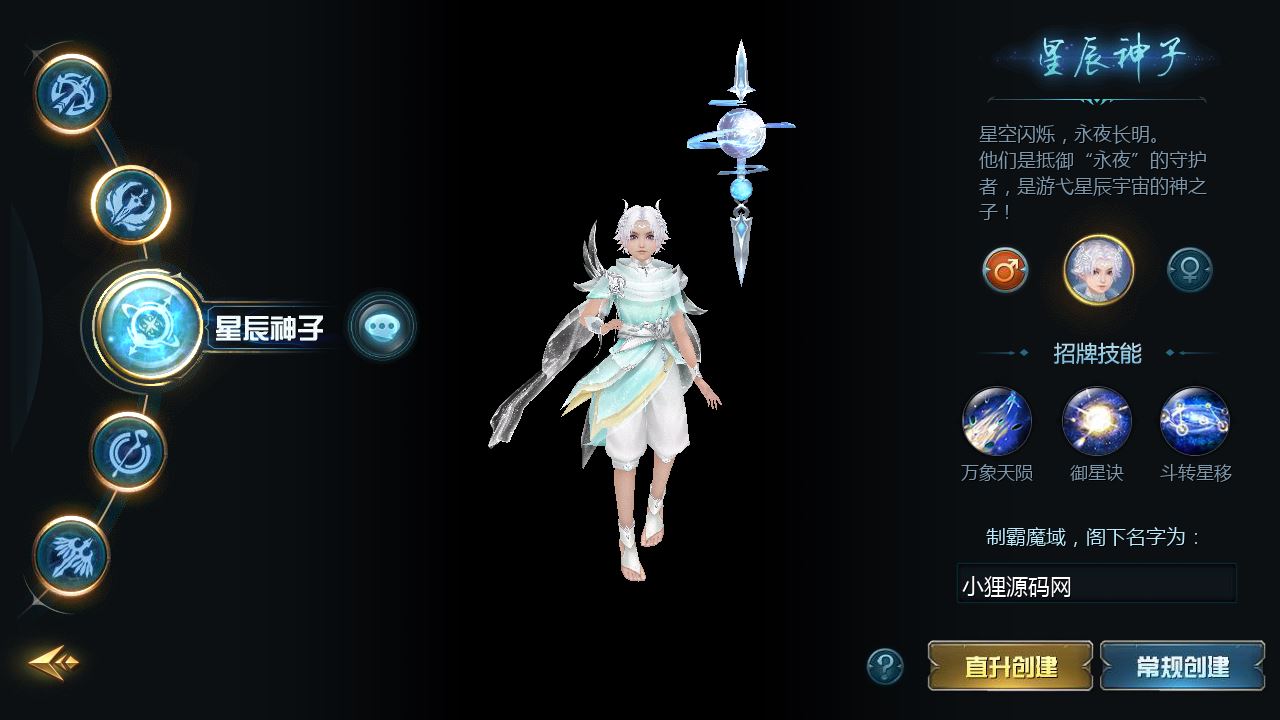Image resolution: width=1280 pixels, height=720 pixels.
Task: View the 万象天陨 signature skill
Action: pyautogui.click(x=997, y=422)
